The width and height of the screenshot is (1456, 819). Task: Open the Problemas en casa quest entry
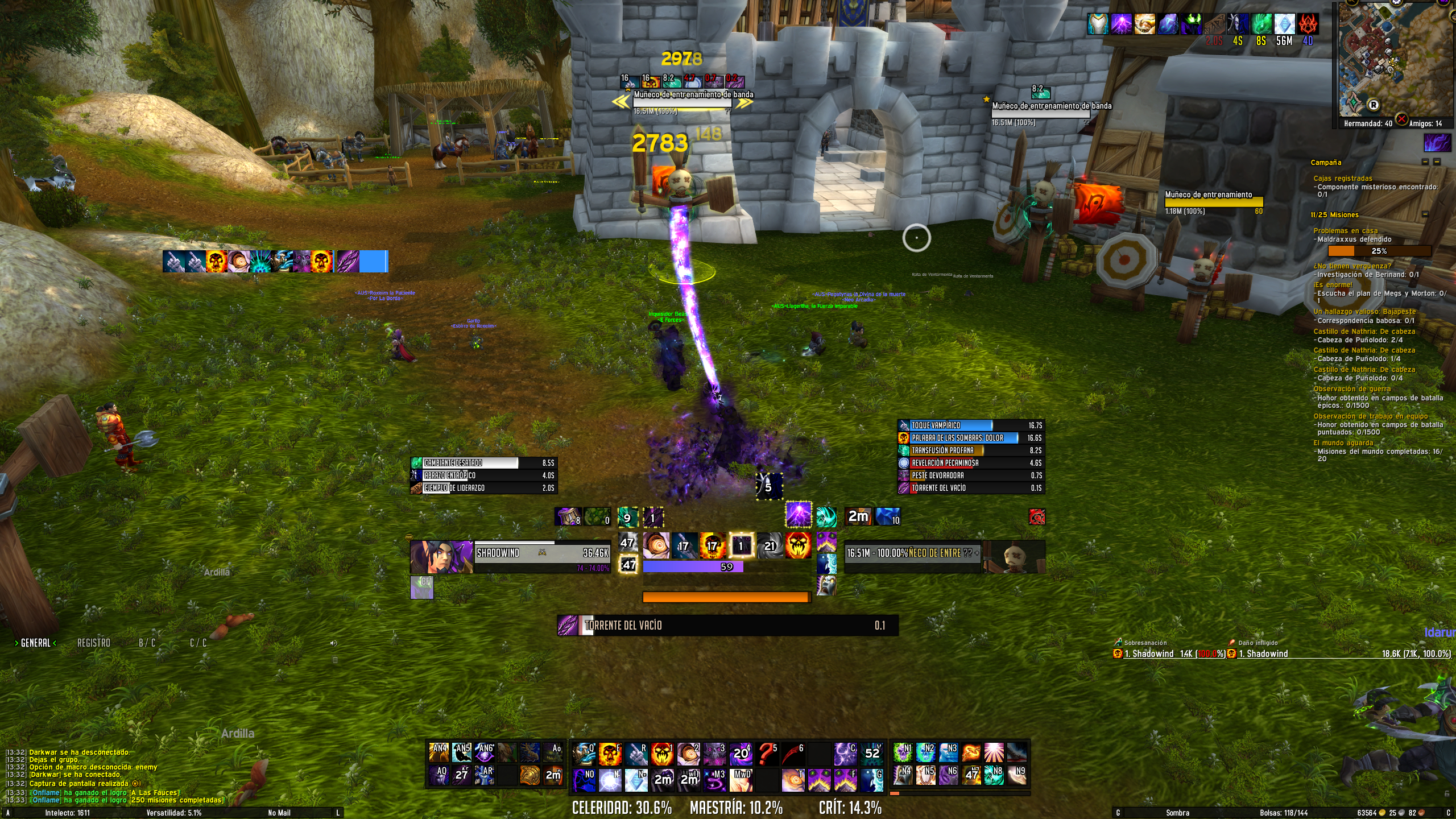1345,230
